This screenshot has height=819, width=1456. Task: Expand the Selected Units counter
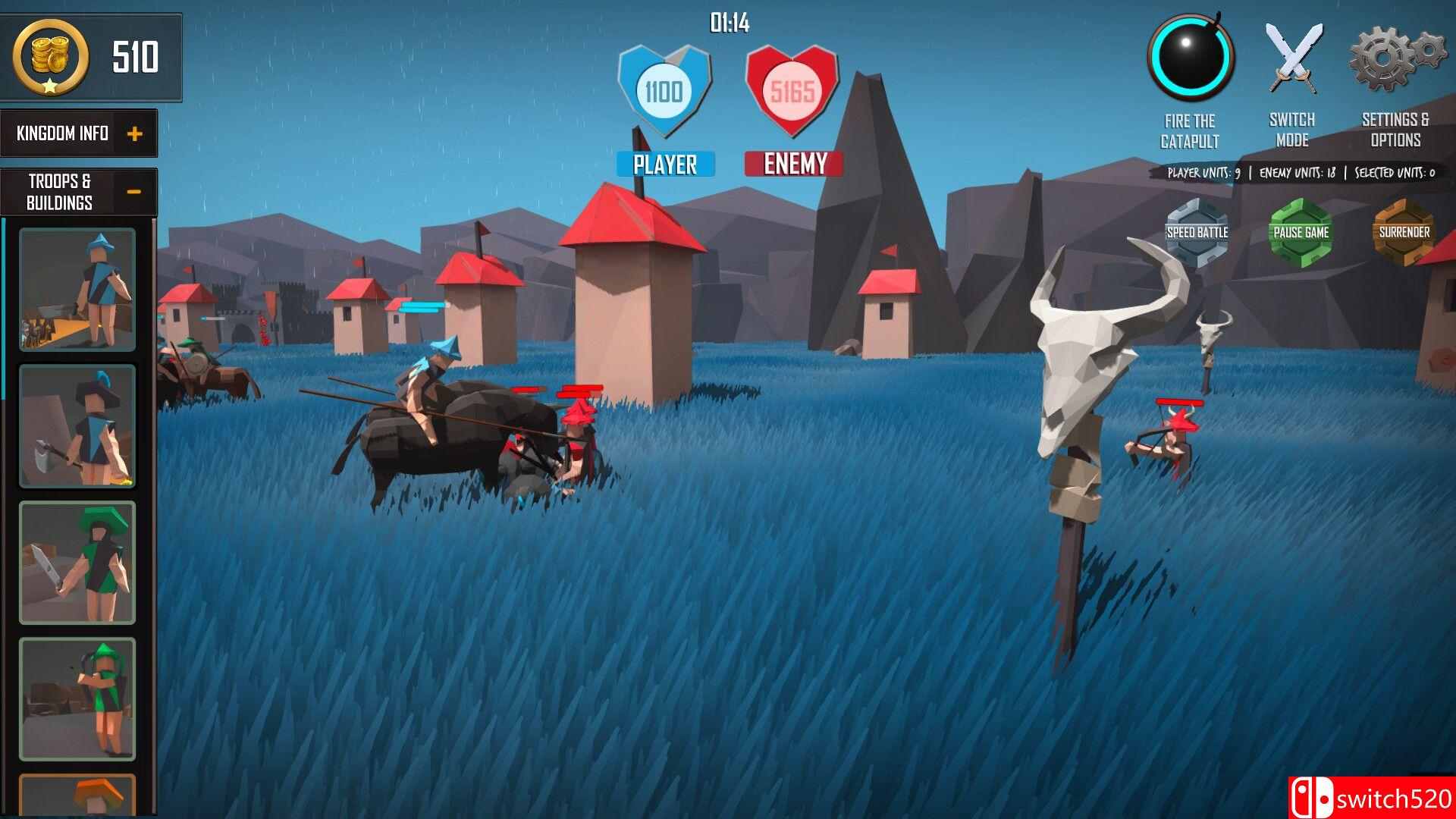coord(1392,173)
